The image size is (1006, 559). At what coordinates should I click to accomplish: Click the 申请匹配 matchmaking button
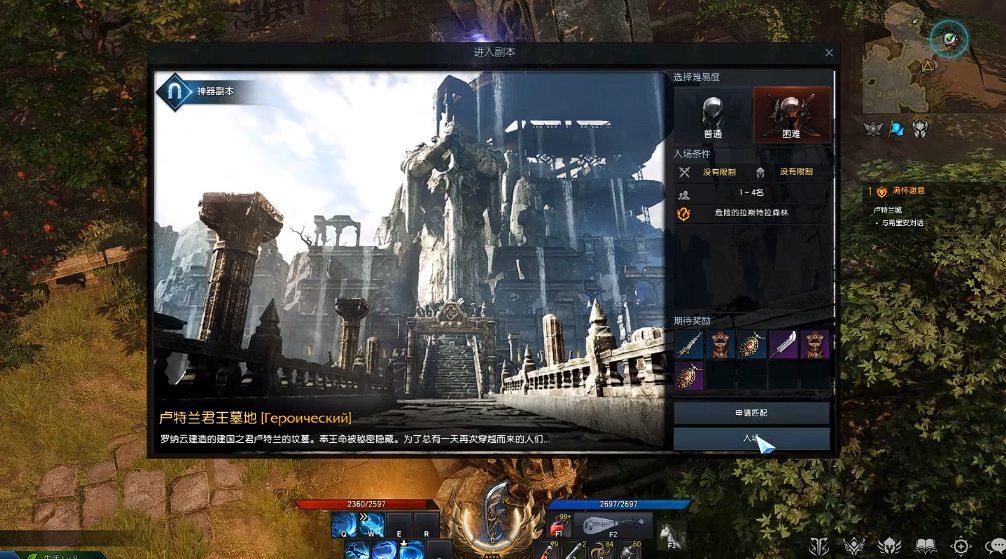(x=751, y=413)
